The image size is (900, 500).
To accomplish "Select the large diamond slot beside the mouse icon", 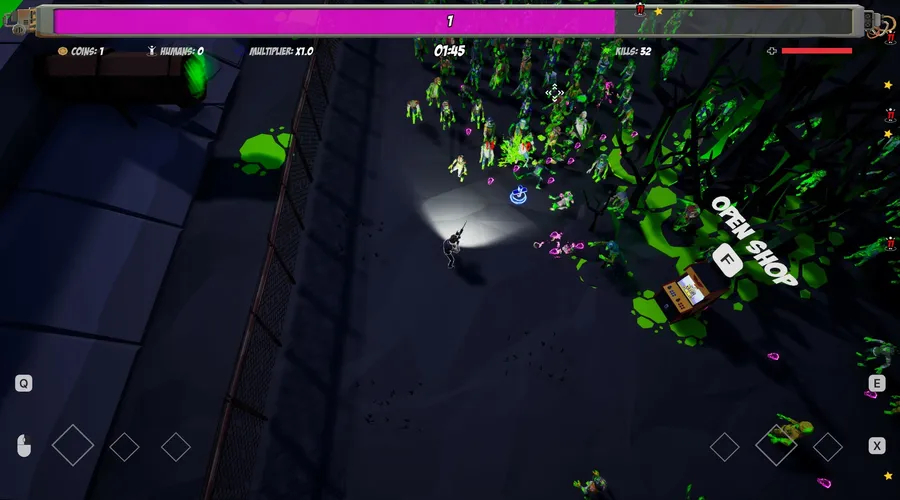I will pos(73,445).
